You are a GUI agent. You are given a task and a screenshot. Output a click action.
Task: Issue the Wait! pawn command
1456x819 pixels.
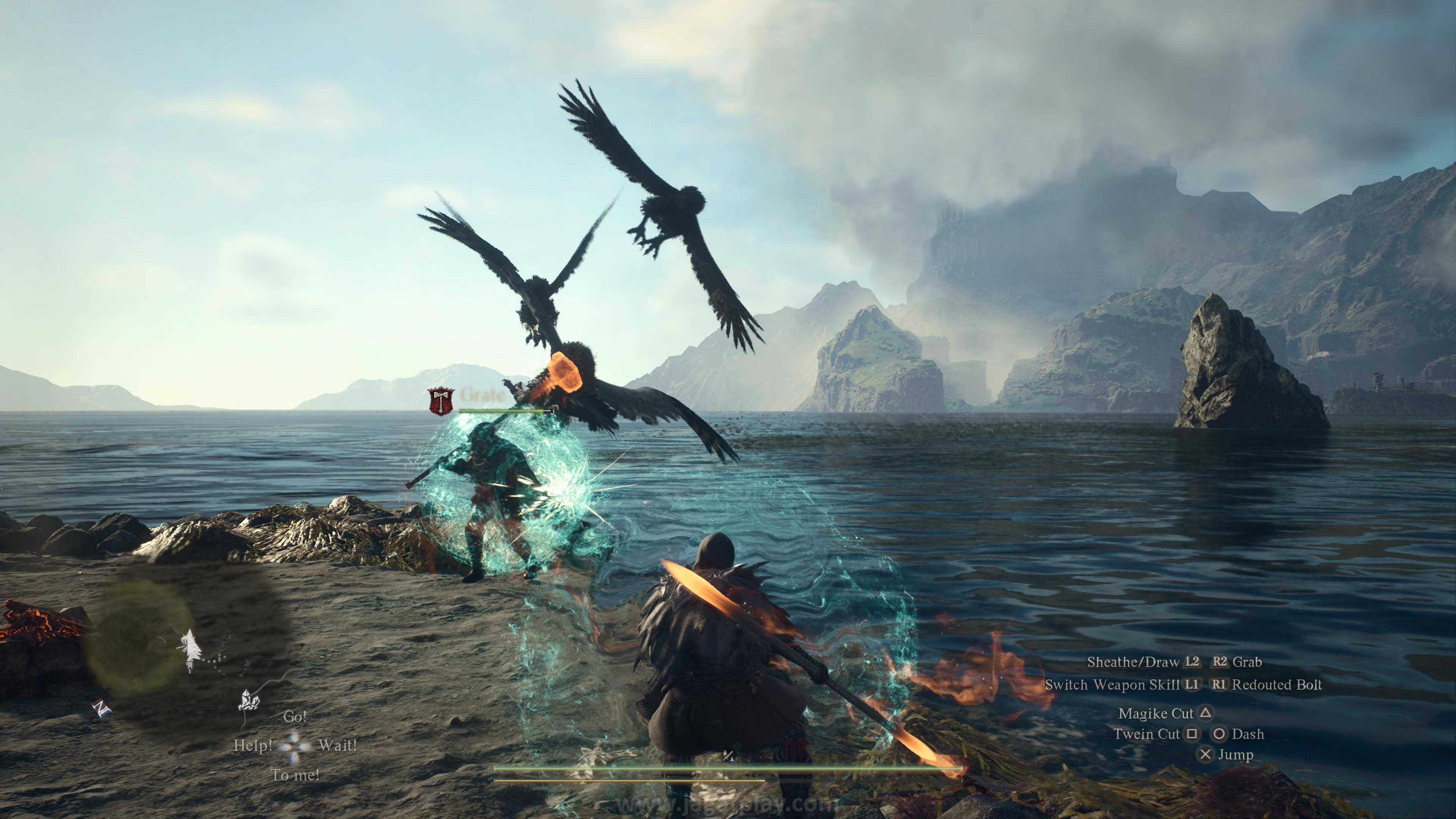click(x=337, y=745)
